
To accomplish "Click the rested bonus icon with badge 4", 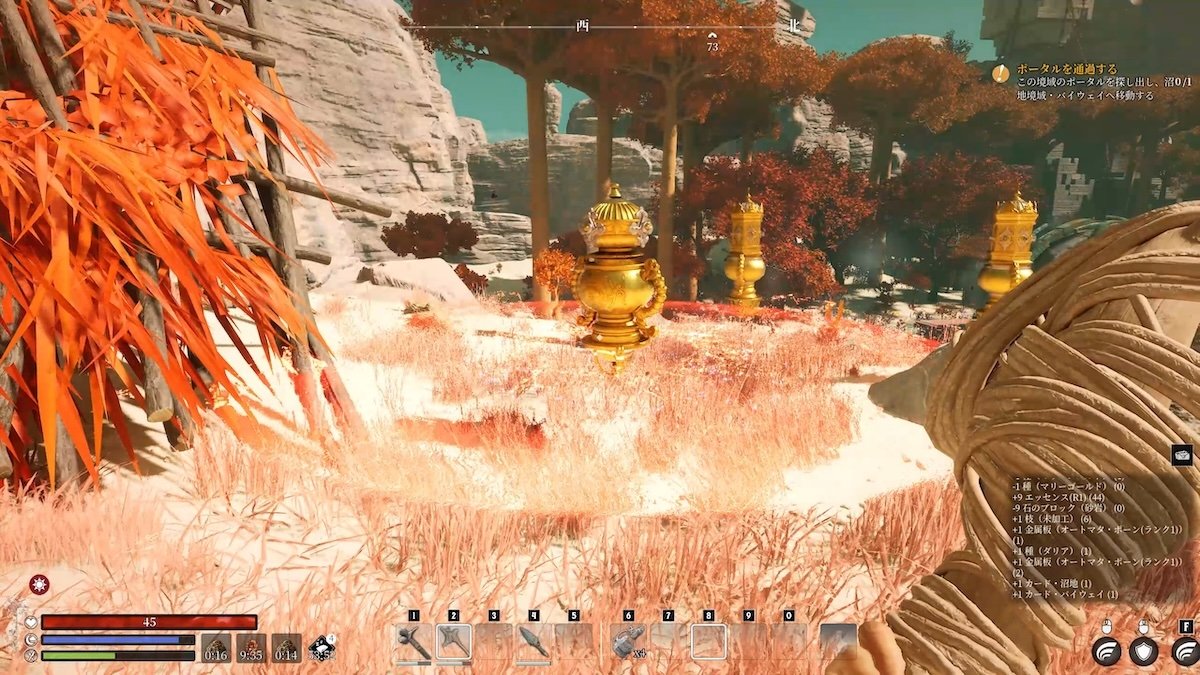I will pos(322,647).
